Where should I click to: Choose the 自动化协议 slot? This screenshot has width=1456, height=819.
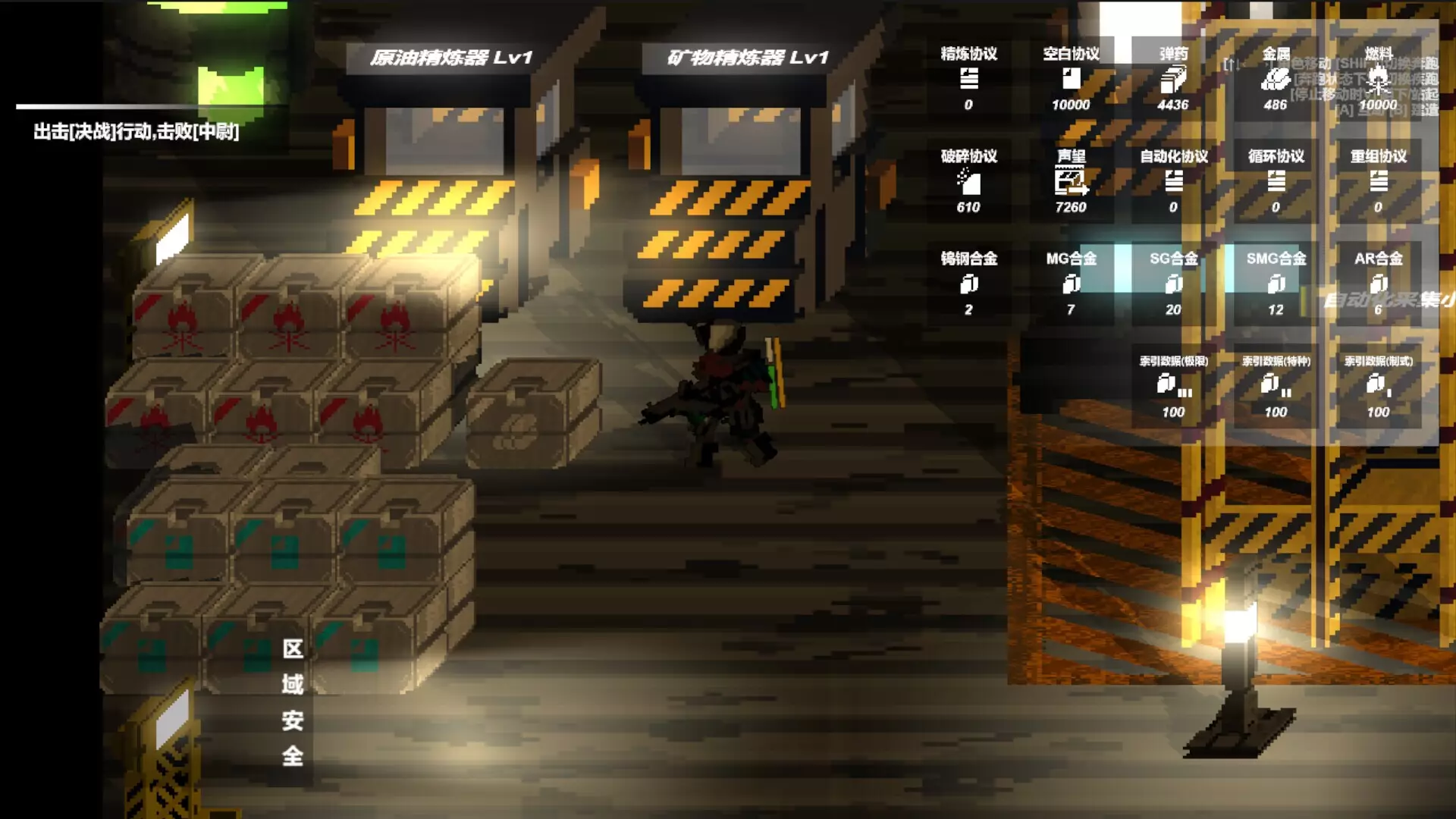click(x=1173, y=181)
